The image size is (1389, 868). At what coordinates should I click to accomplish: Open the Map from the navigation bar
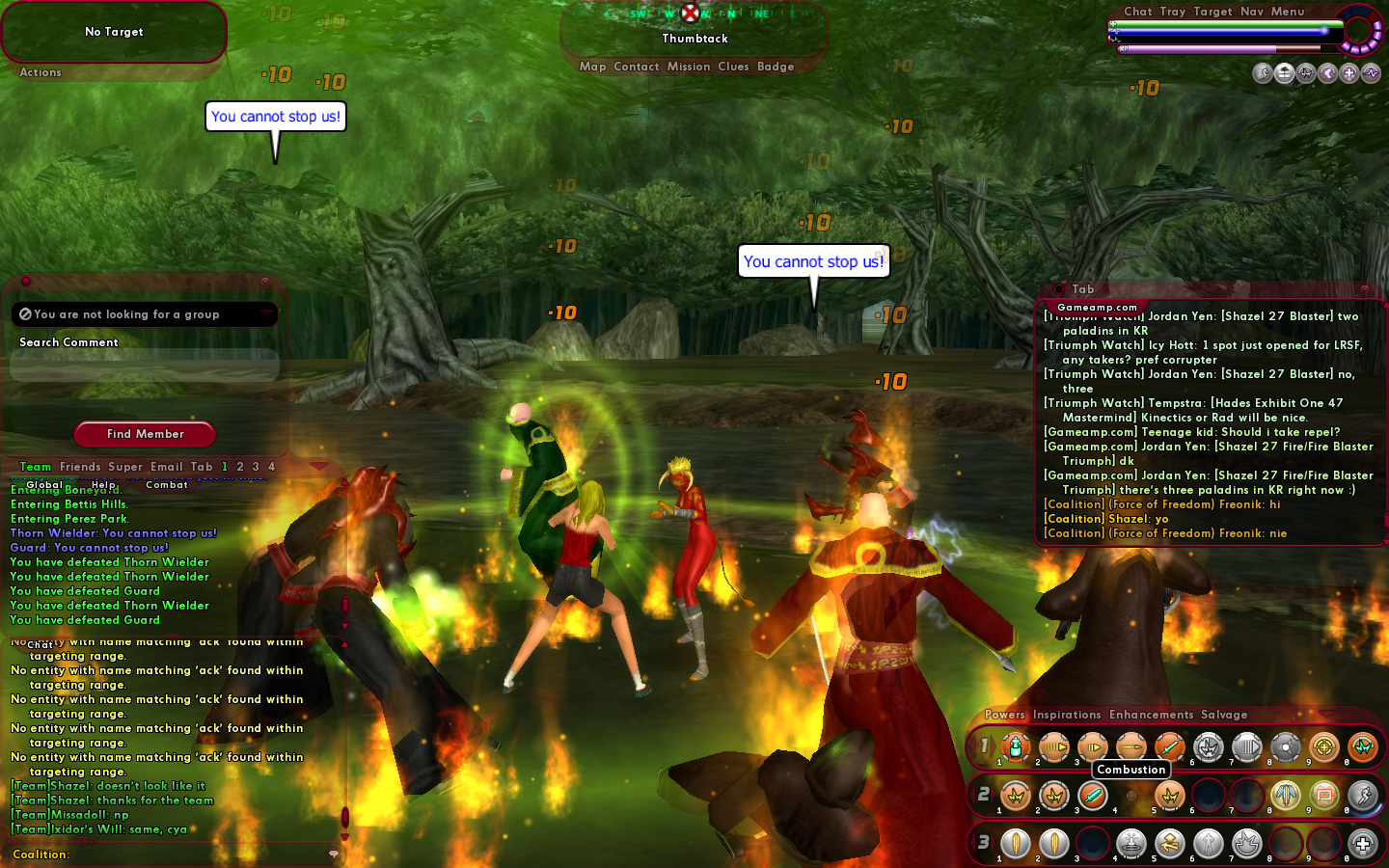click(x=592, y=67)
